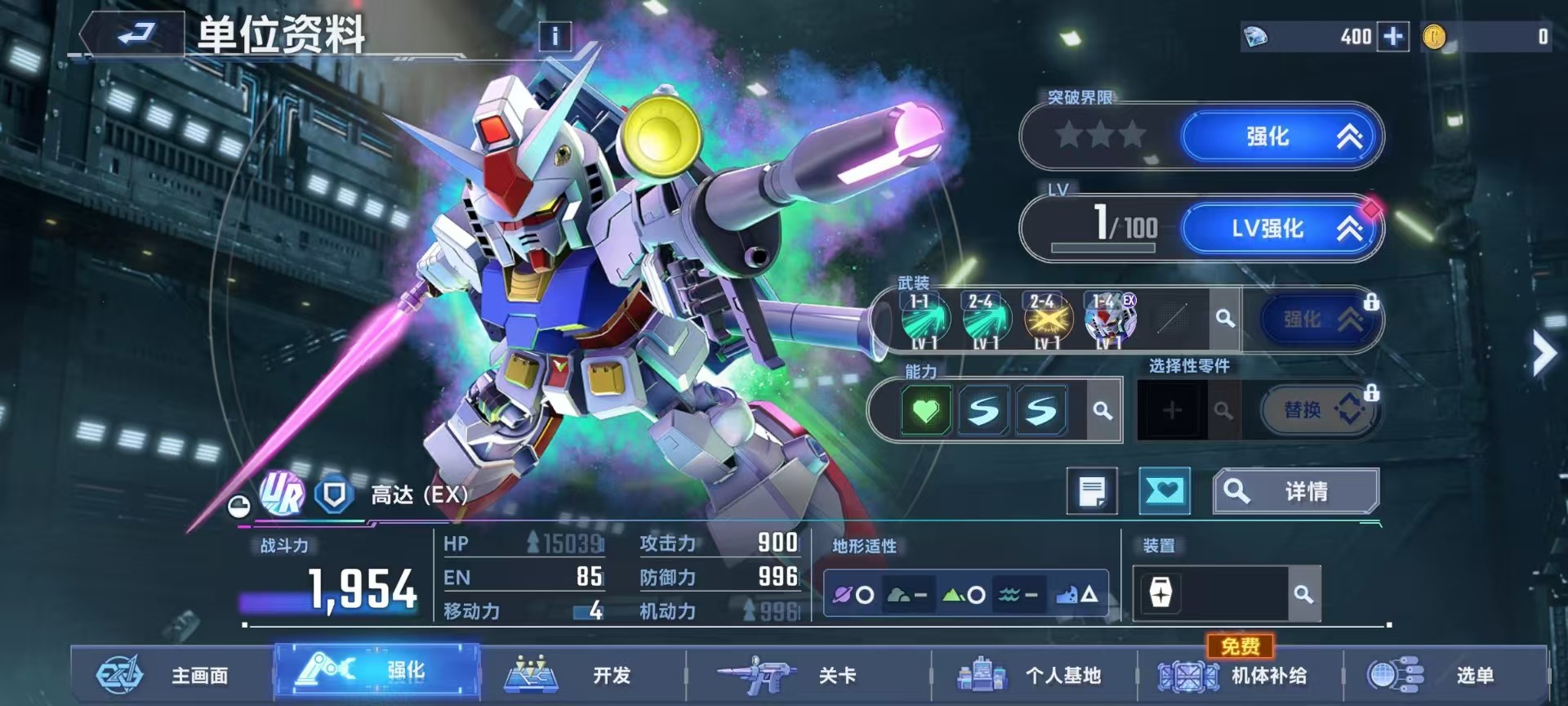
Task: Toggle the info (i) button beside 单位资料
Action: click(555, 36)
